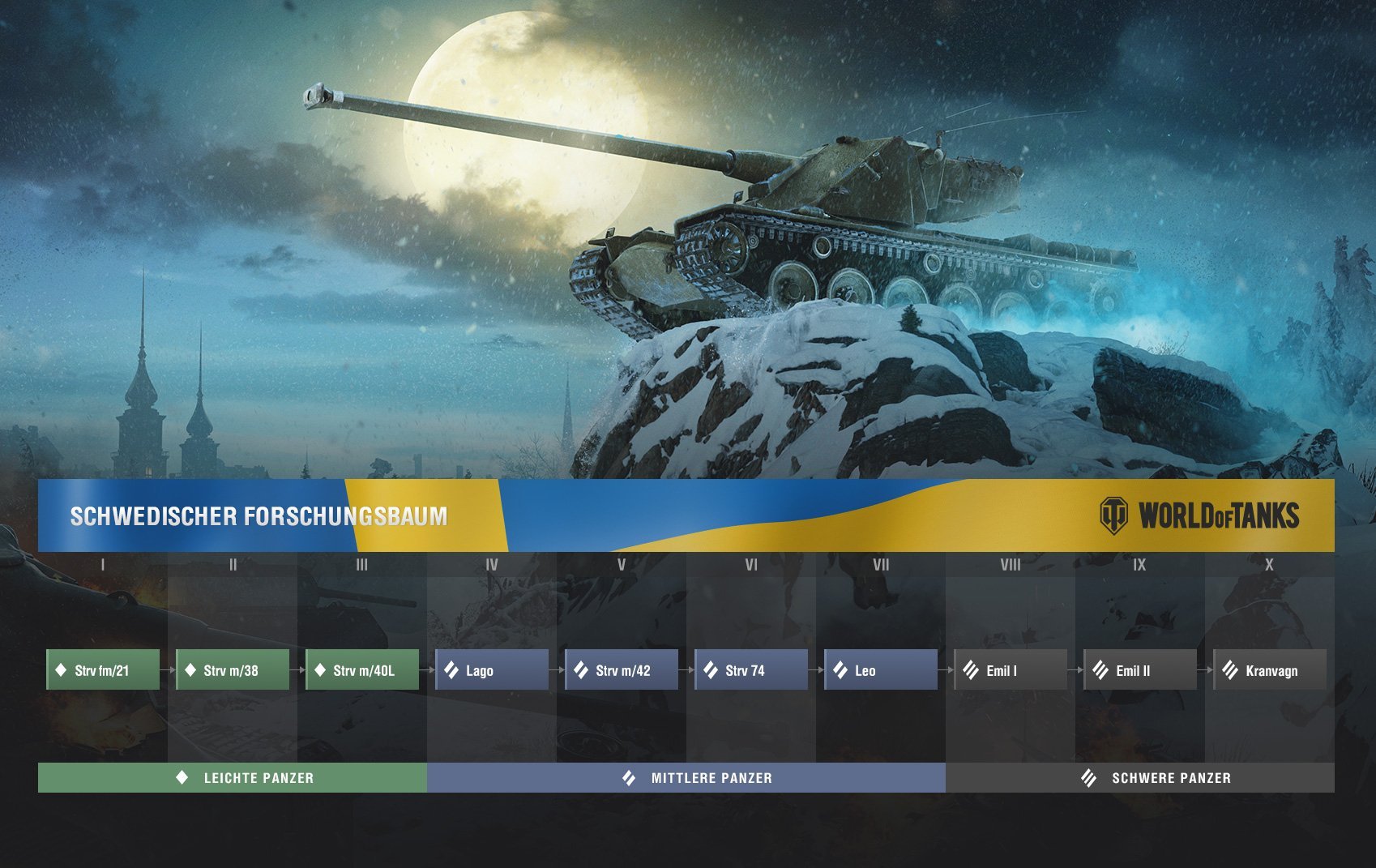Select the Leo tank node

[881, 670]
